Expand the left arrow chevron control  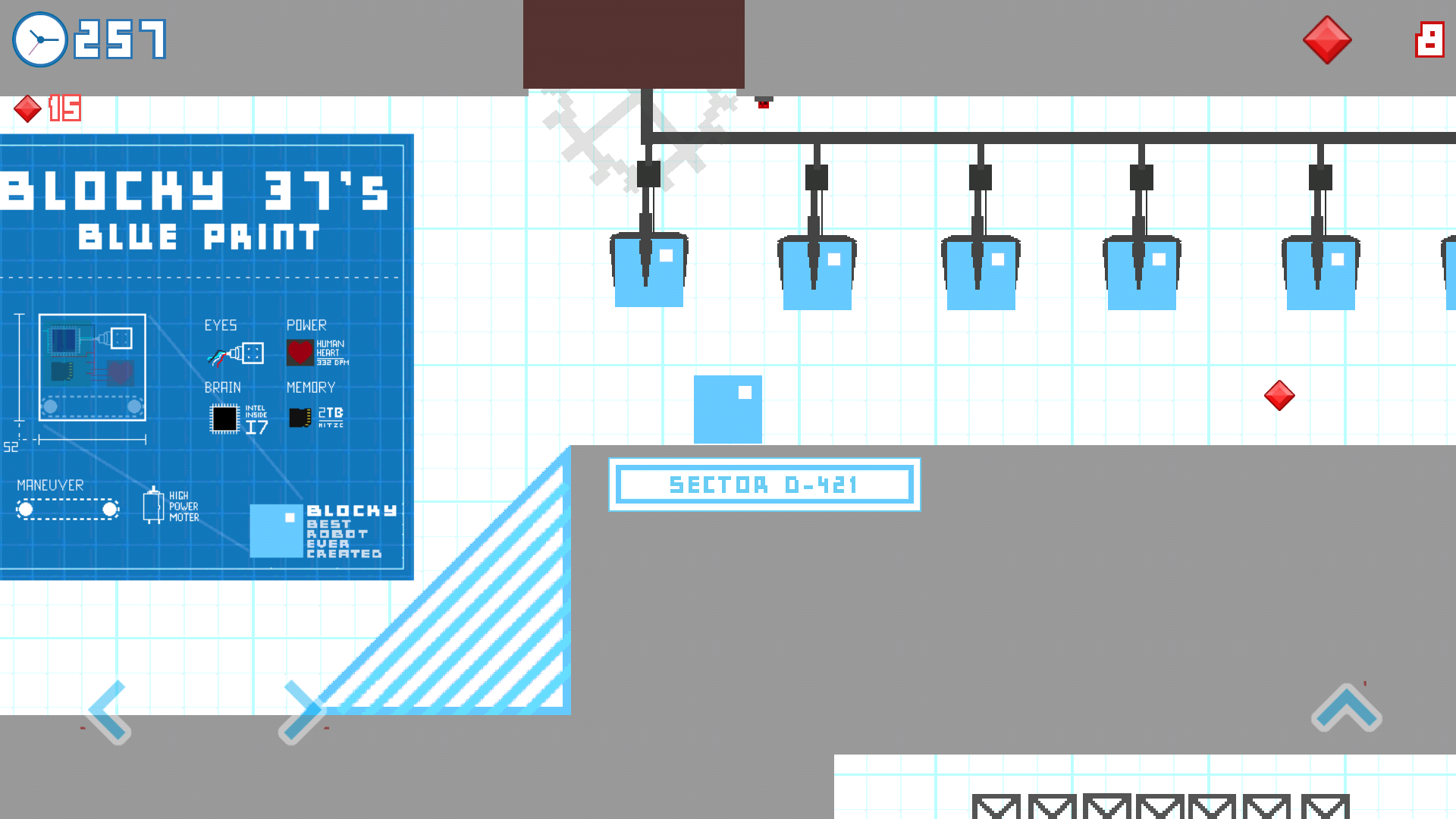click(108, 711)
